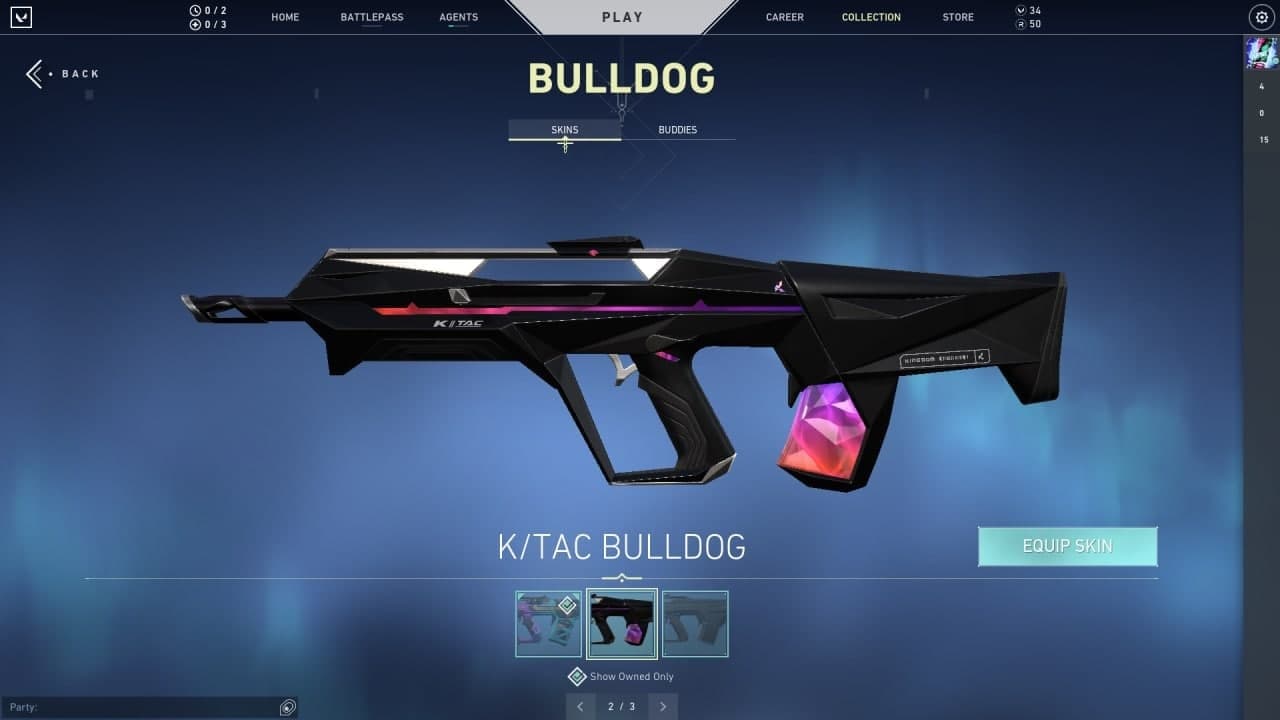
Task: Go to the previous skin page
Action: [x=581, y=707]
